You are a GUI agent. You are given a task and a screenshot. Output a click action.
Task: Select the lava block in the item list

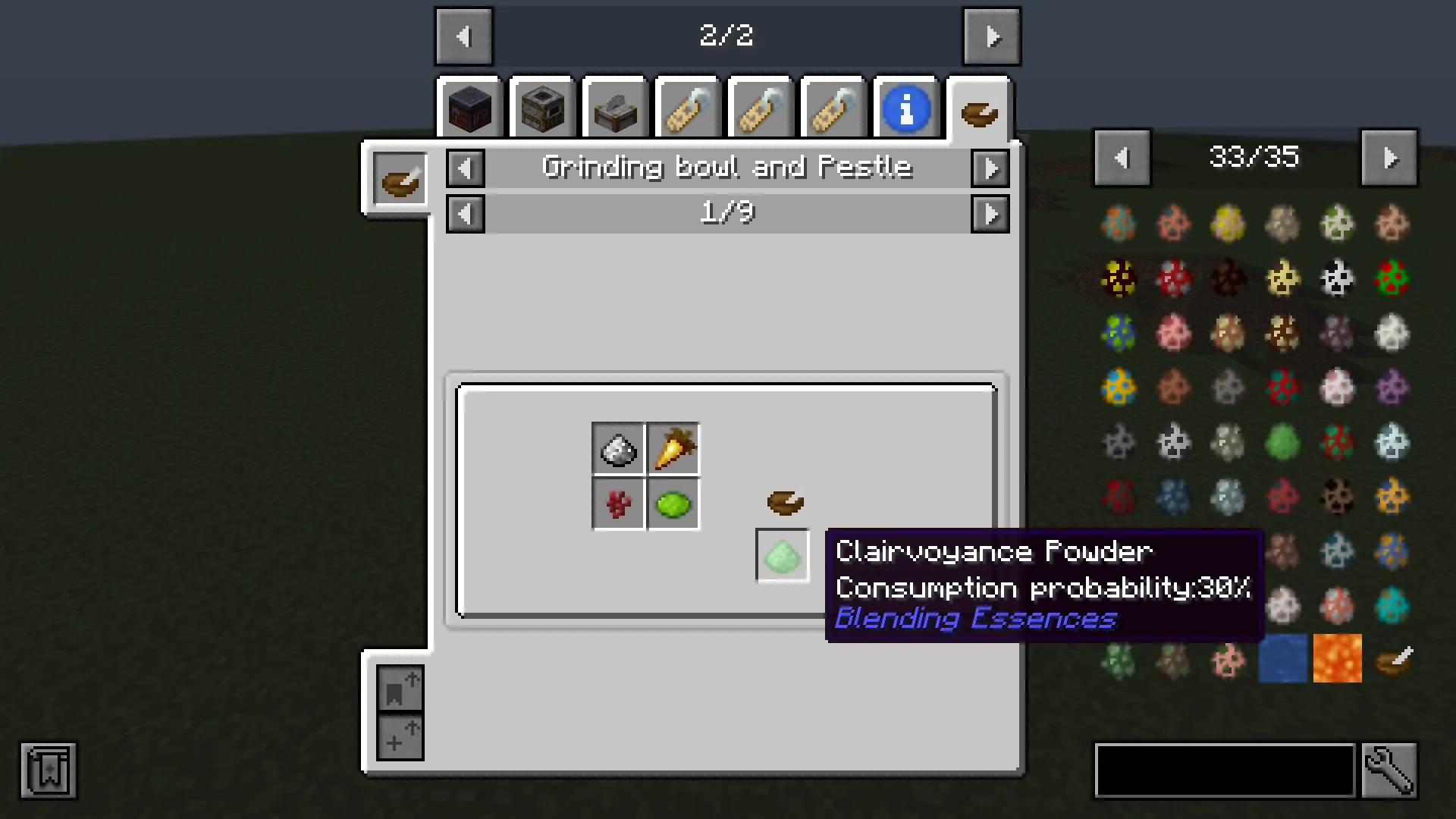point(1337,658)
